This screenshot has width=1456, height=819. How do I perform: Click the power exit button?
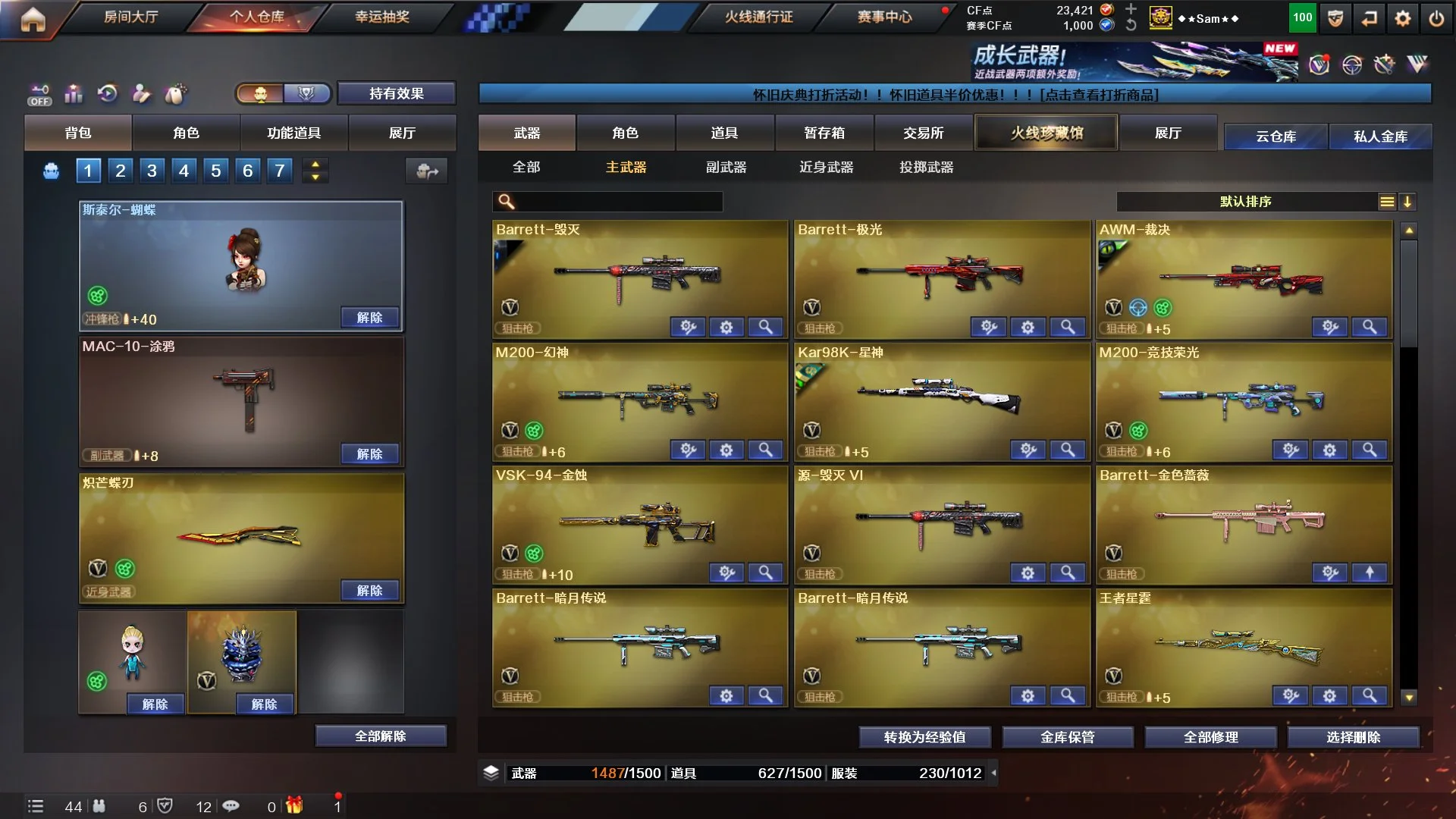coord(1436,19)
